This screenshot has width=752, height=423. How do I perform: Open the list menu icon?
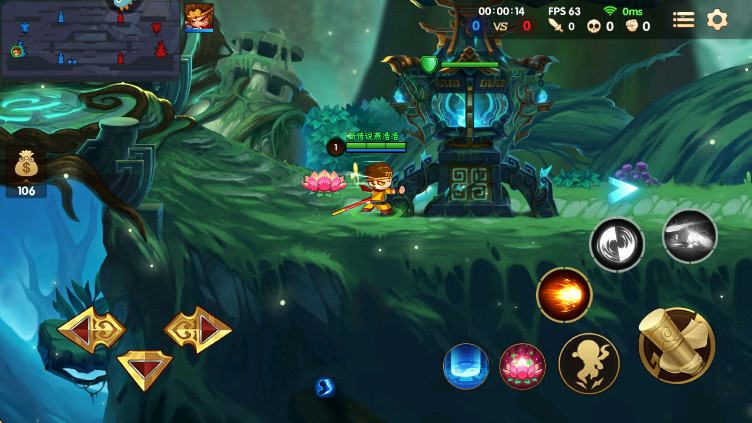684,19
